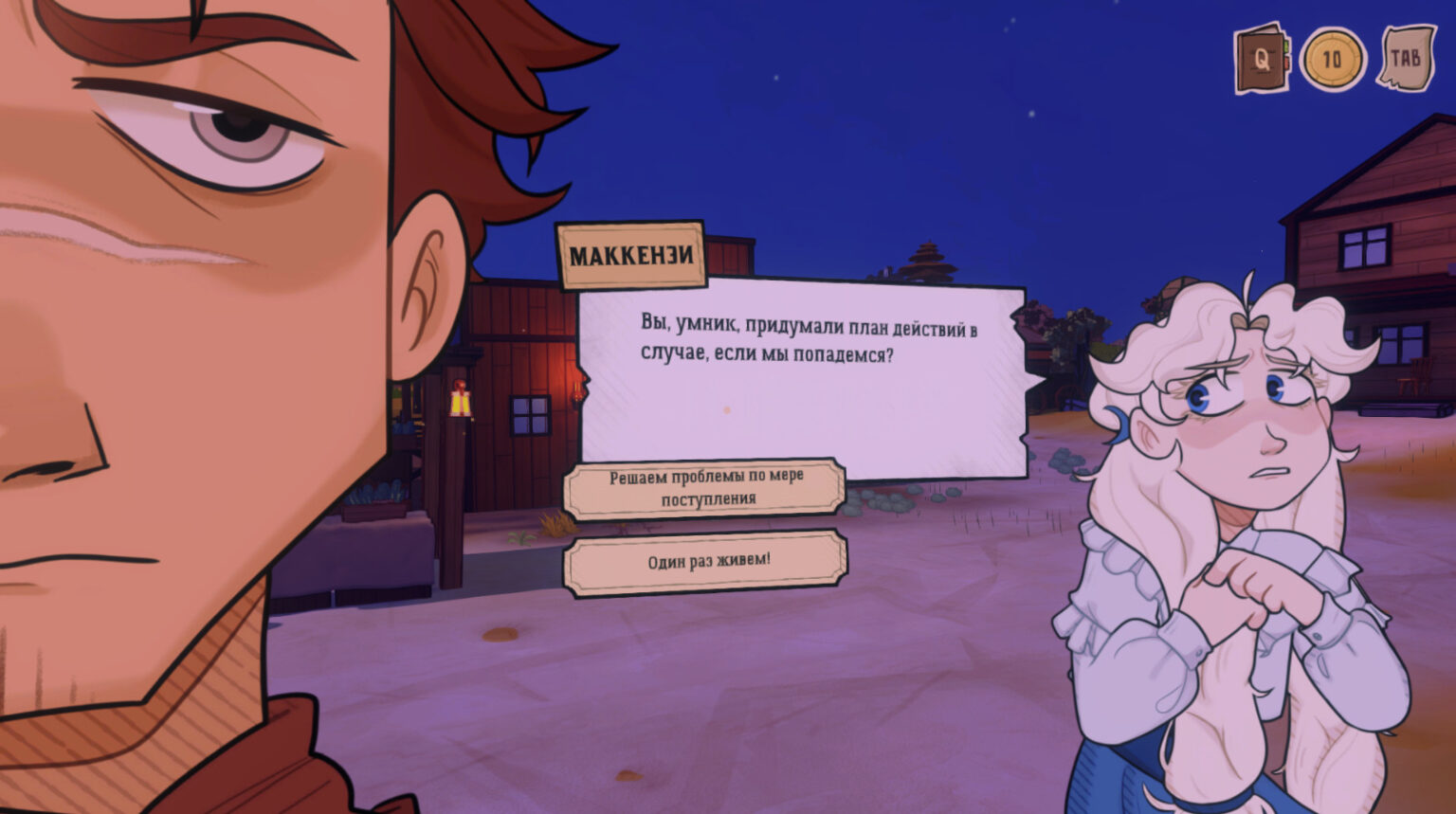Select the "Один раз живем!" dialogue option
The image size is (1456, 814).
pos(706,562)
